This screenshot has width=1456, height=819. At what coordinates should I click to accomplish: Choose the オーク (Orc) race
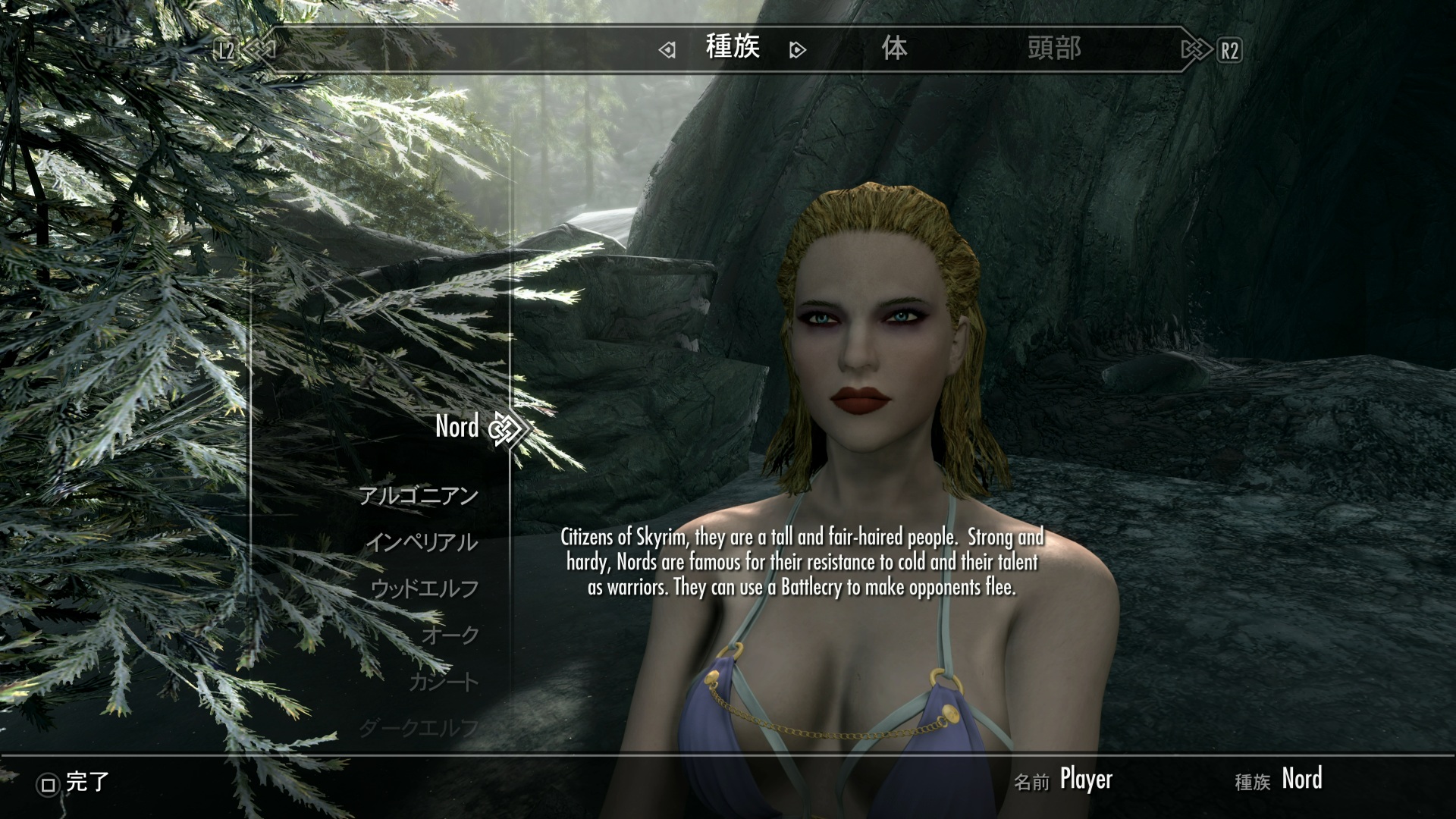(x=450, y=635)
